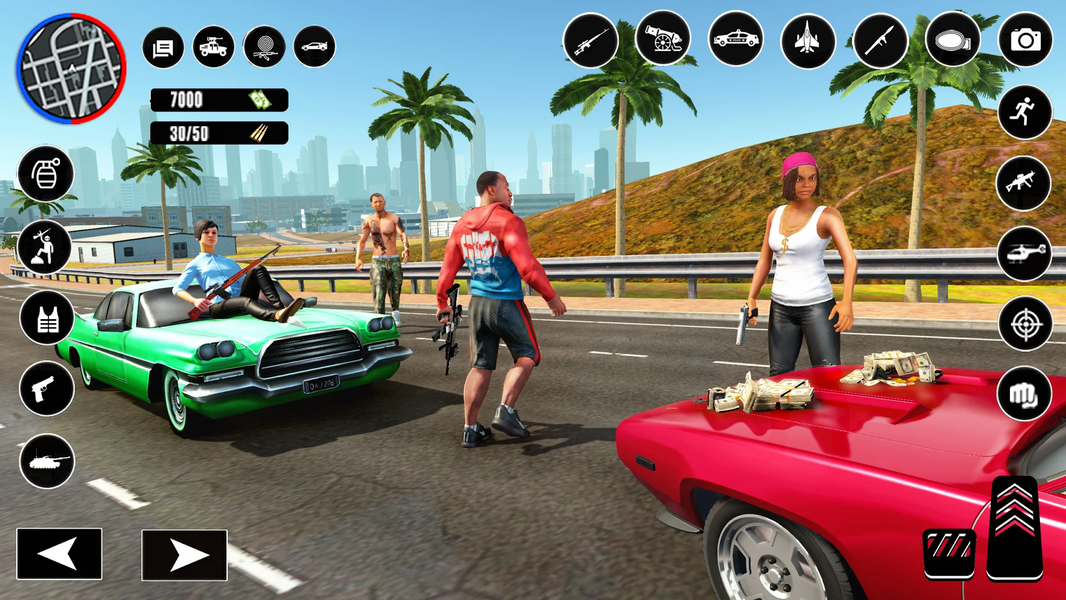Call the helicopter

click(x=1025, y=253)
